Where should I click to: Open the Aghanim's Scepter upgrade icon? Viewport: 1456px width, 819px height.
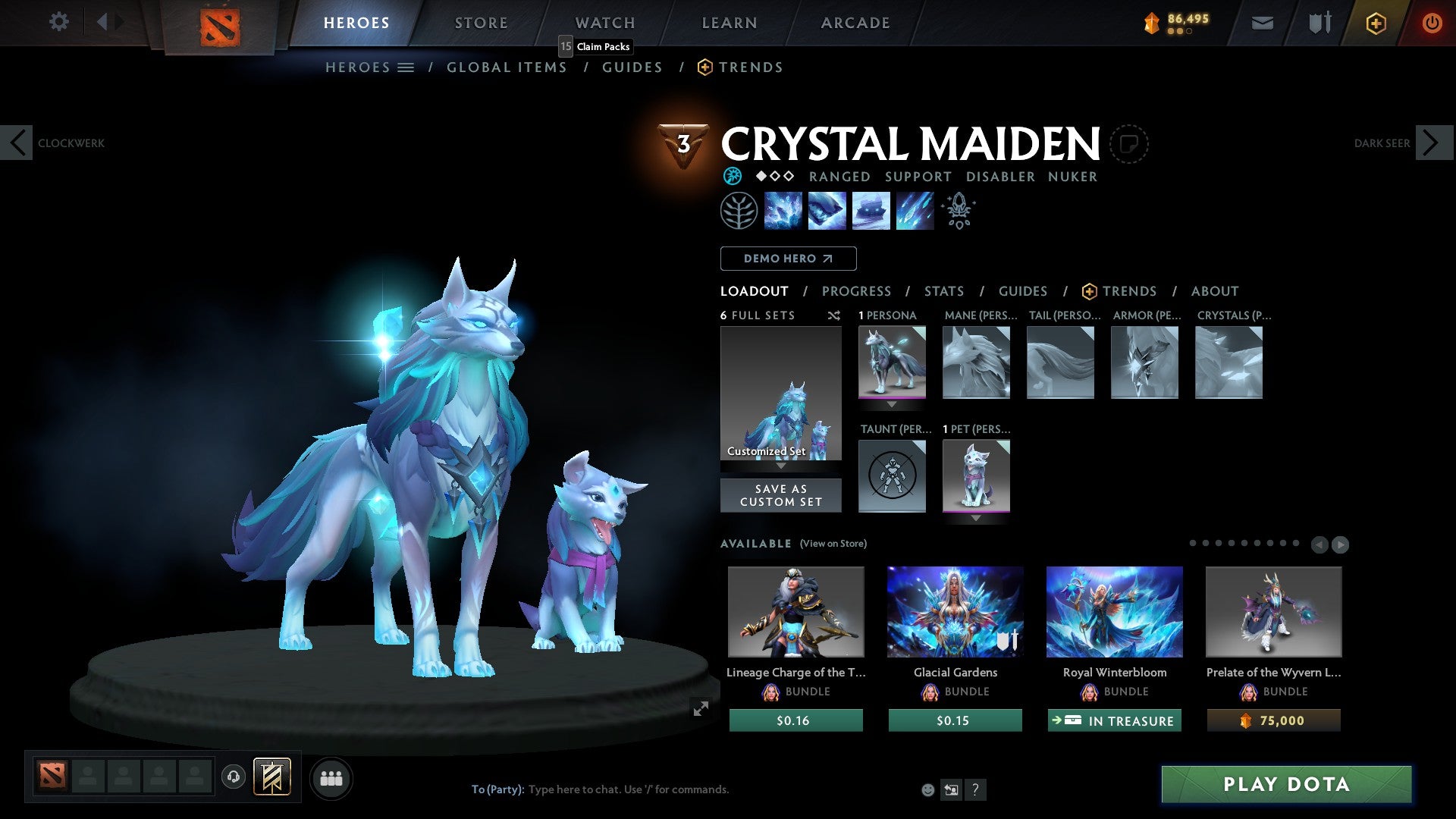958,210
